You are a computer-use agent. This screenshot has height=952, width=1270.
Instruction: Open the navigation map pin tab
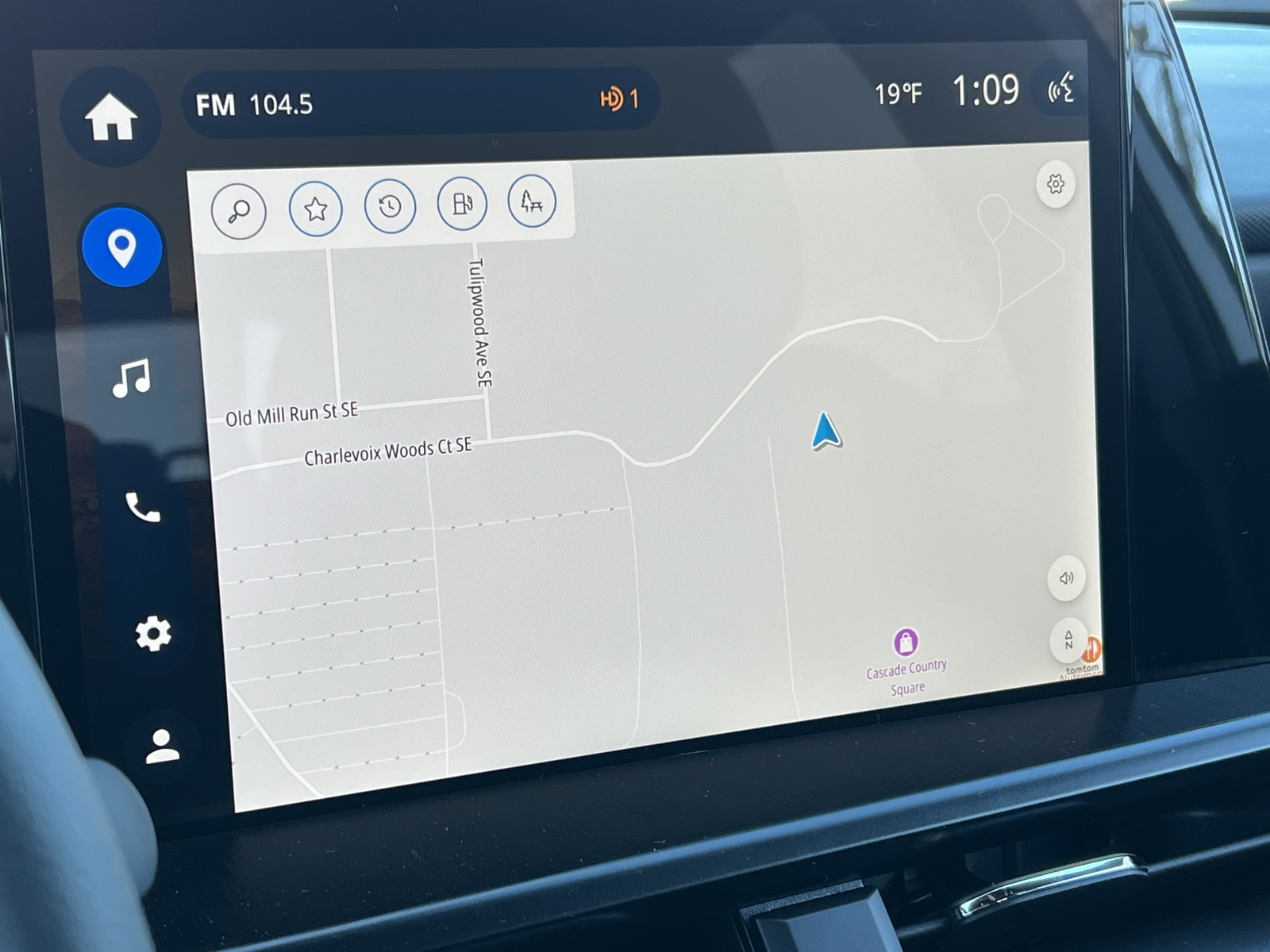tap(122, 247)
